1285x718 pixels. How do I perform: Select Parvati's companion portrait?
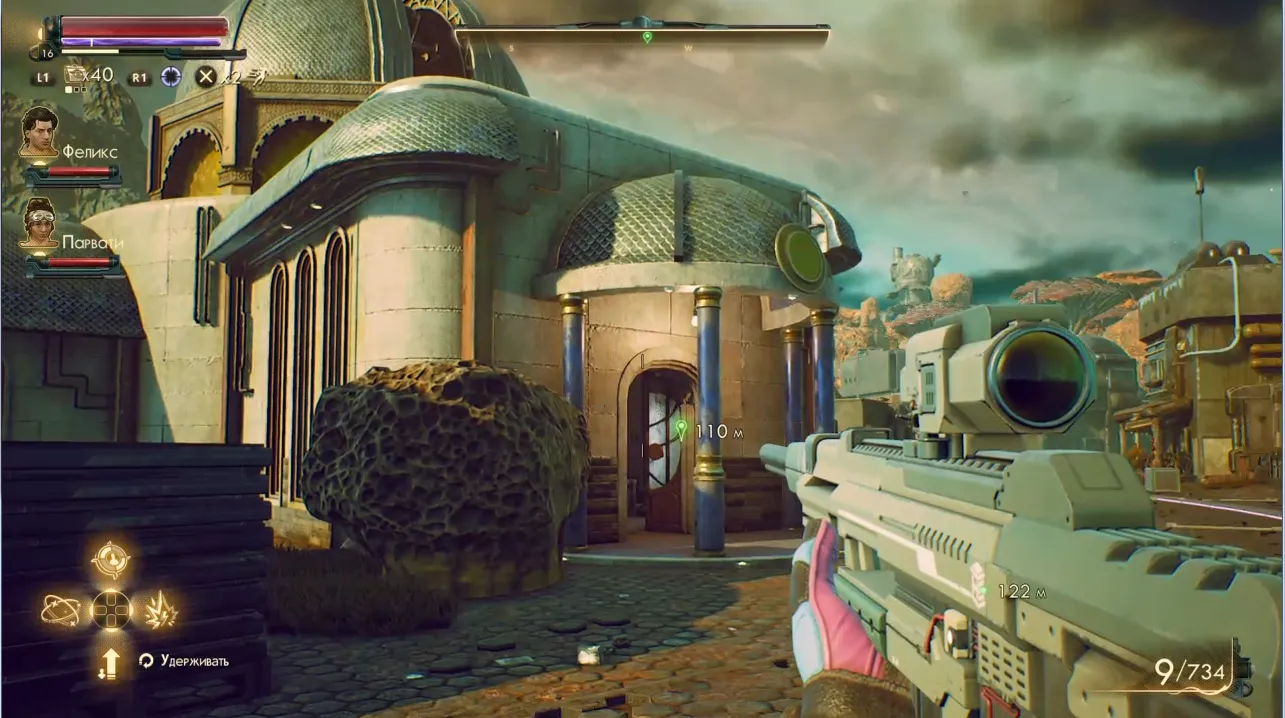(39, 222)
